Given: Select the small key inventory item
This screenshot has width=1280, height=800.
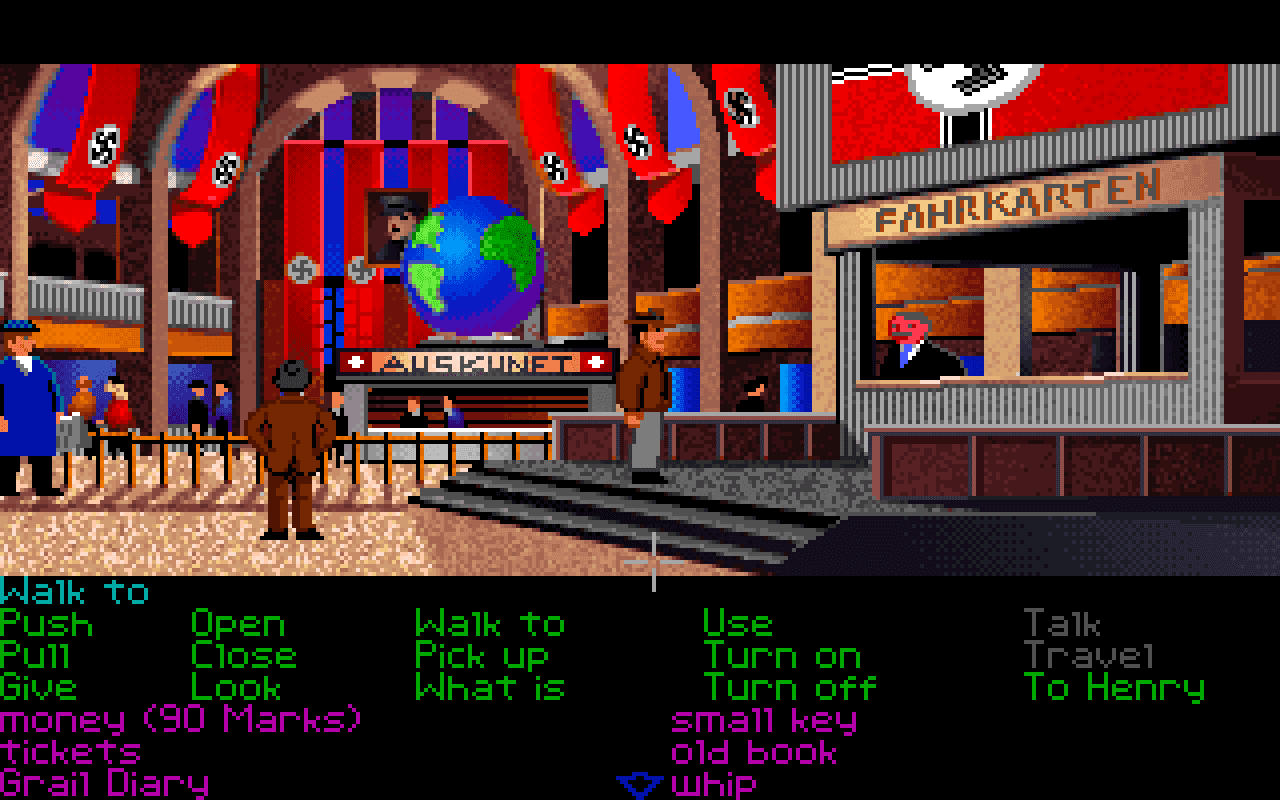Looking at the screenshot, I should (x=762, y=718).
